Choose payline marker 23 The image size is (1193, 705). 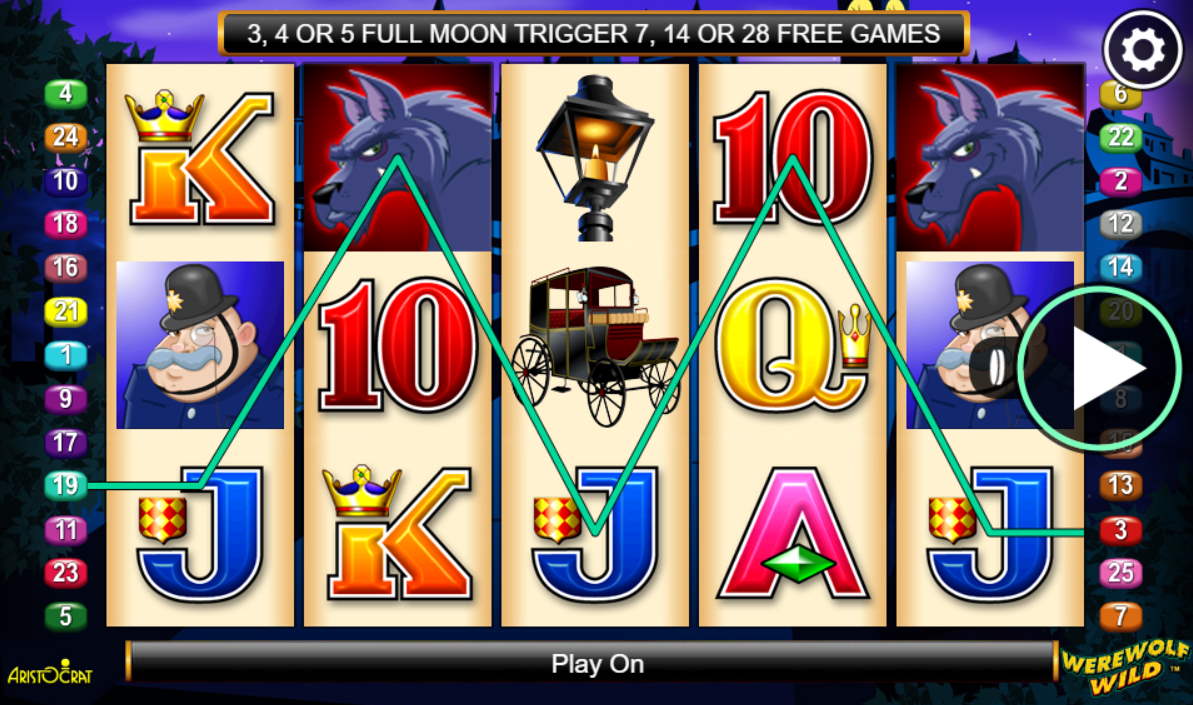tap(66, 573)
